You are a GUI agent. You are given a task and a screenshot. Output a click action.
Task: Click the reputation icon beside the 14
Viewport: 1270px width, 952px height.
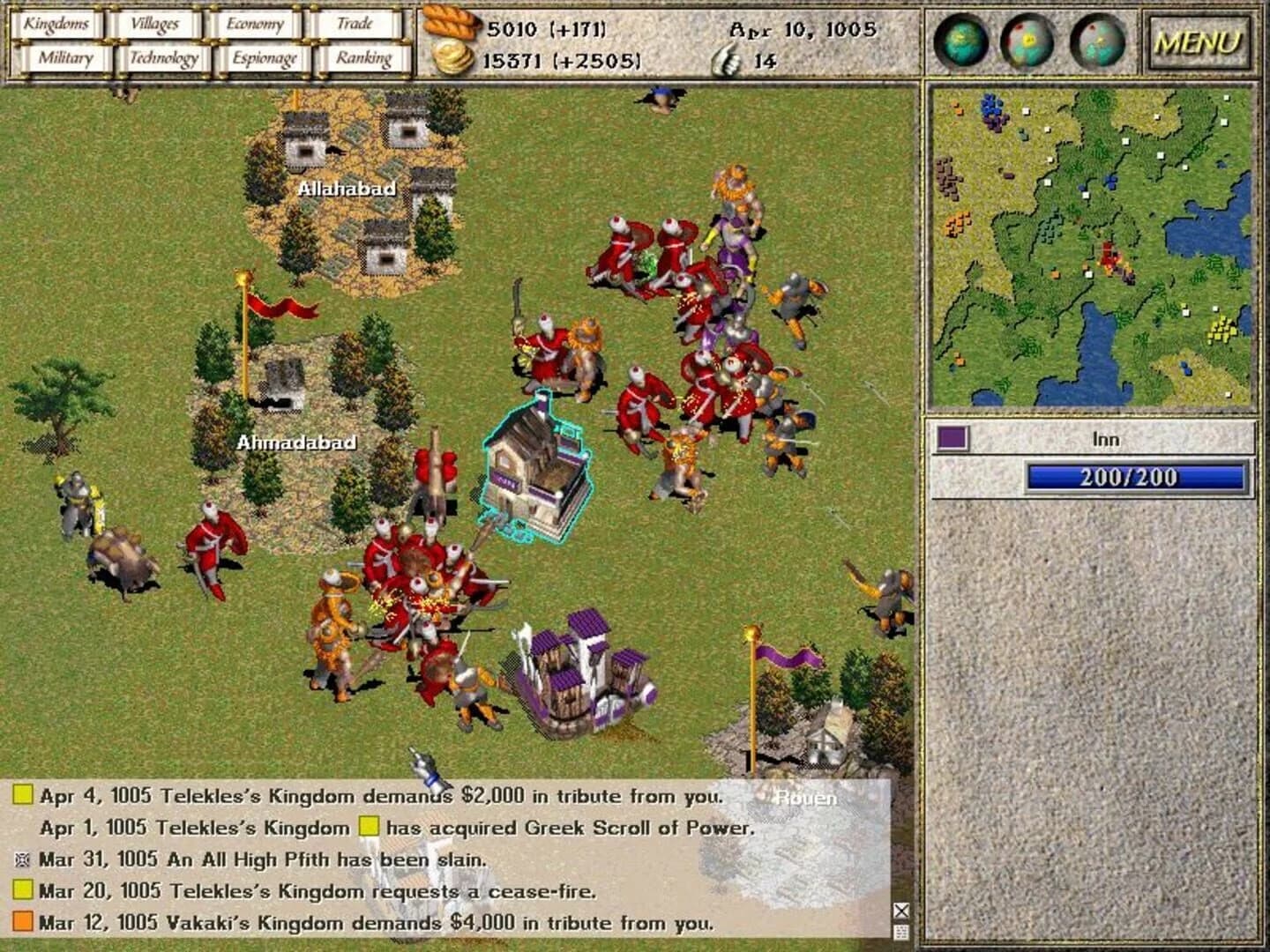(722, 59)
